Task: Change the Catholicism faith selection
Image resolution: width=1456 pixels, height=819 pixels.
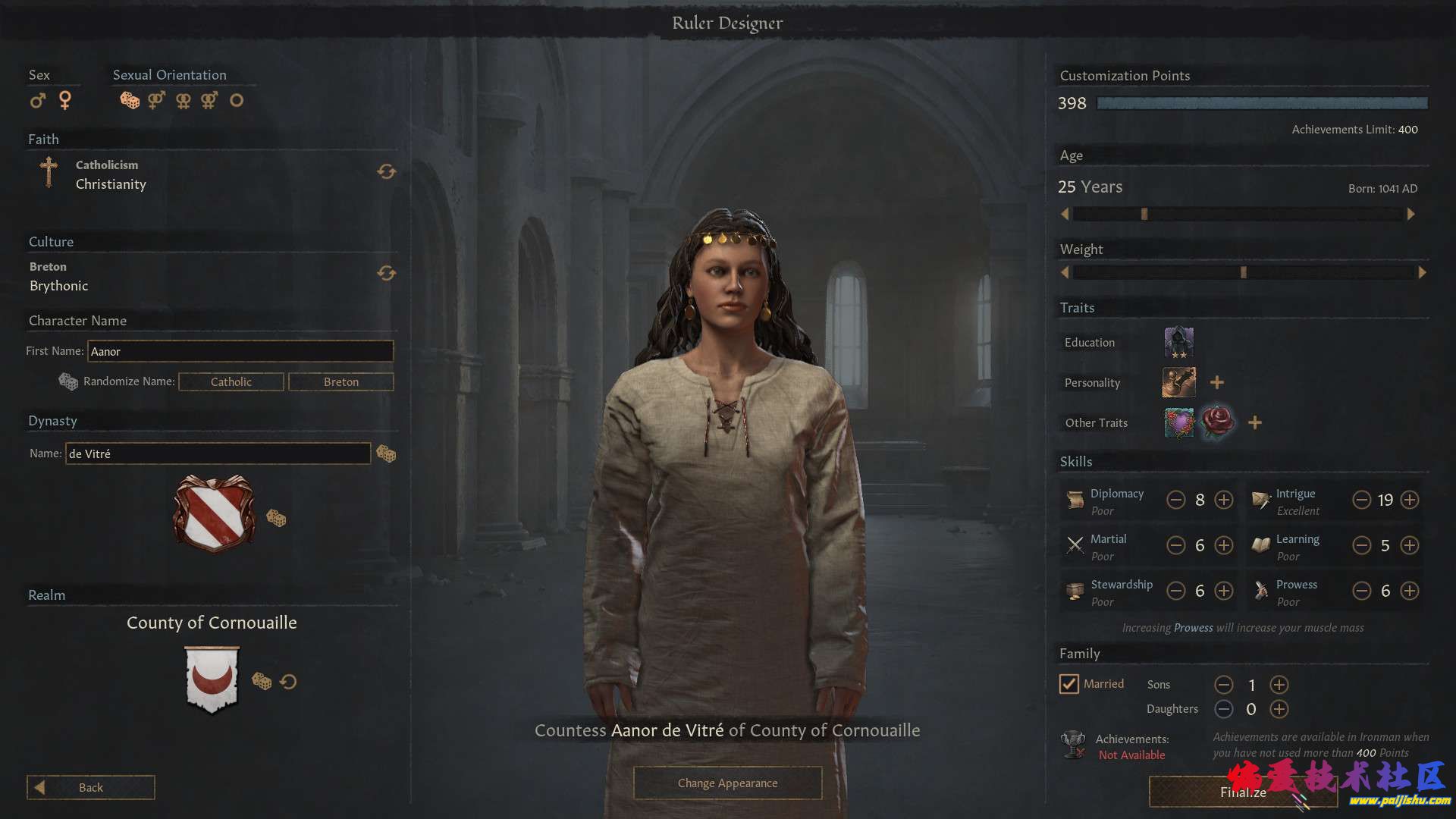Action: (x=386, y=172)
